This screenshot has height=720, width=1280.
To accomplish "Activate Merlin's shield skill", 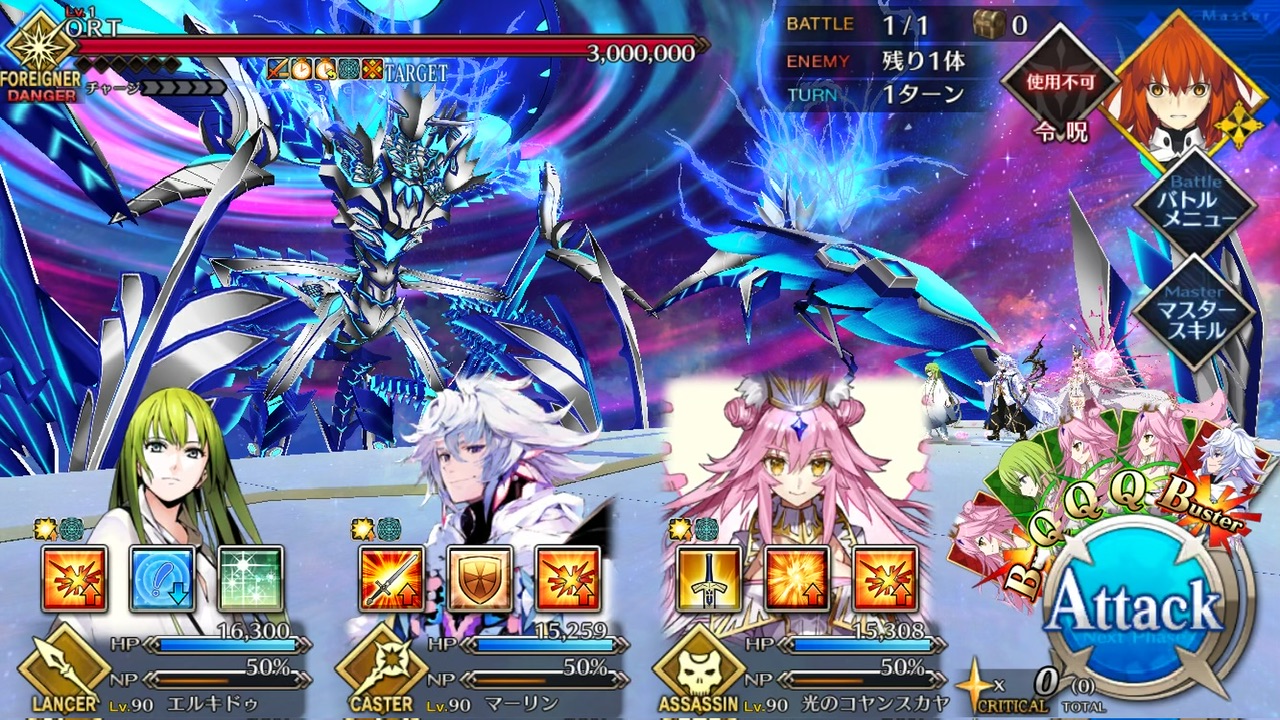I will [479, 579].
